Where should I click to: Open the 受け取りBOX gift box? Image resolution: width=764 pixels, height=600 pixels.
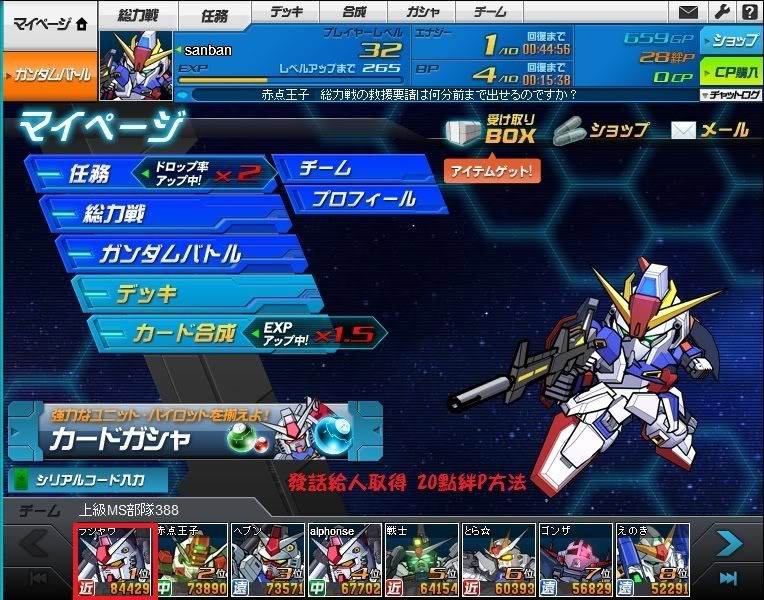491,129
